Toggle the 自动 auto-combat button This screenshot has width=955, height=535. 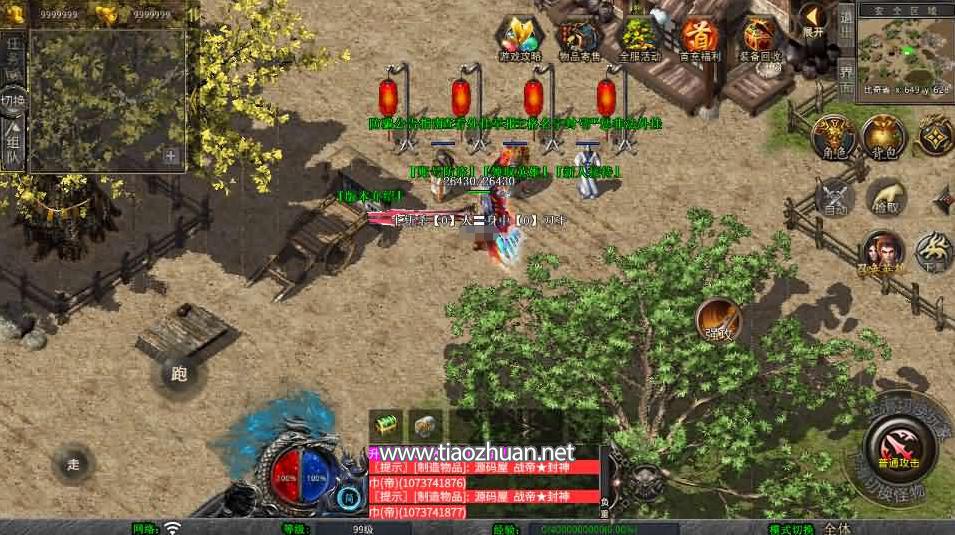tap(834, 196)
